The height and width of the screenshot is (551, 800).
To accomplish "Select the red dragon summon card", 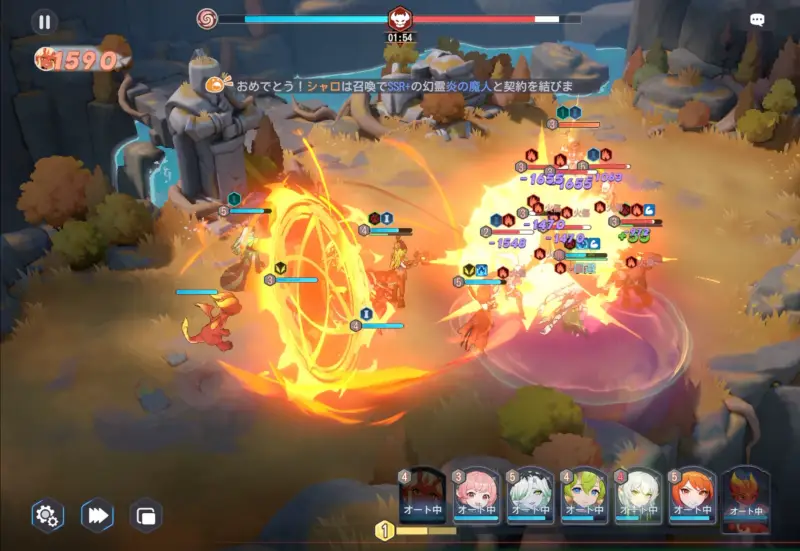I will (746, 495).
